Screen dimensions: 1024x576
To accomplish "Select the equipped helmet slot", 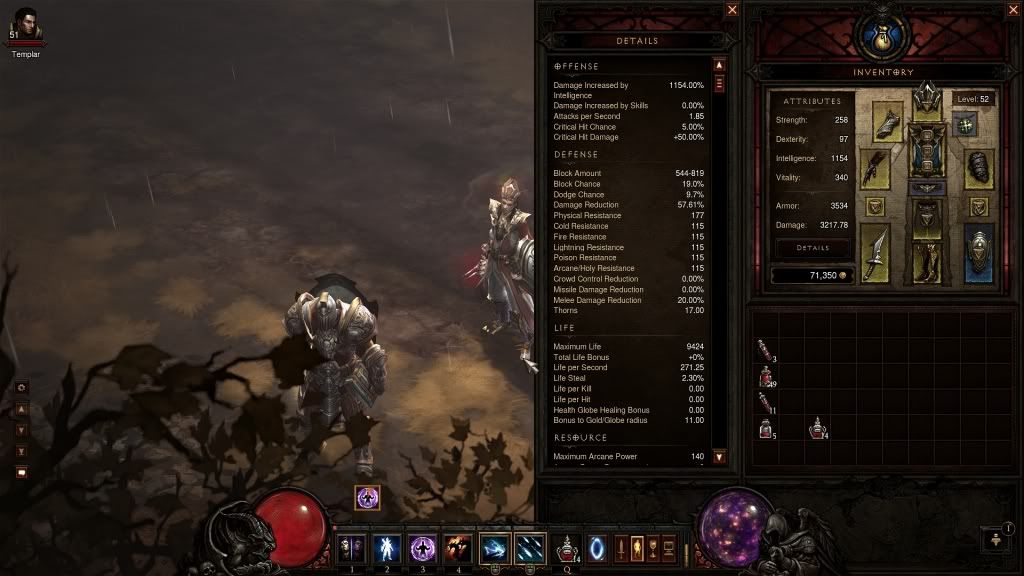I will click(927, 101).
